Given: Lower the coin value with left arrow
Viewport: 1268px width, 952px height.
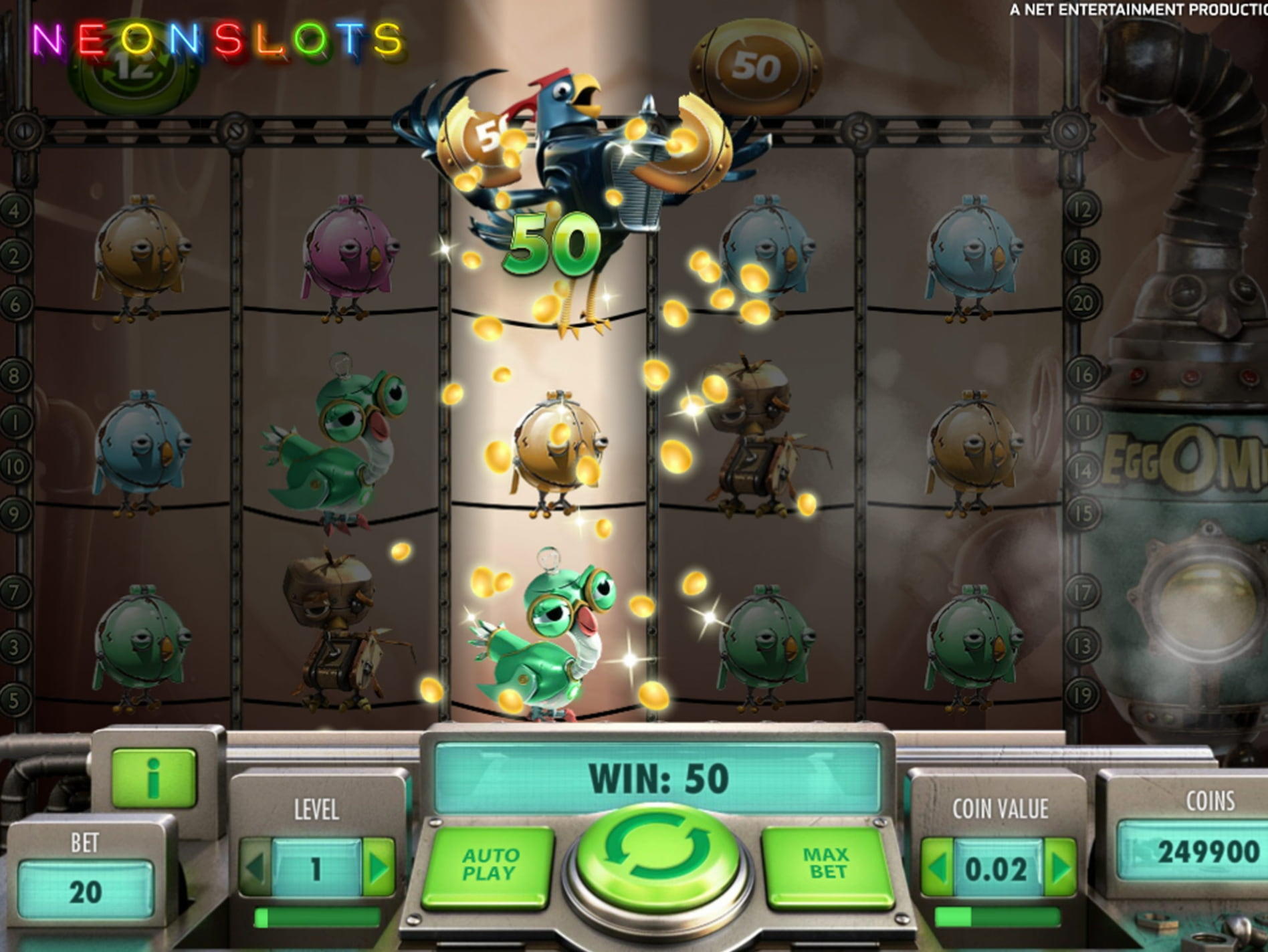Looking at the screenshot, I should coord(938,868).
